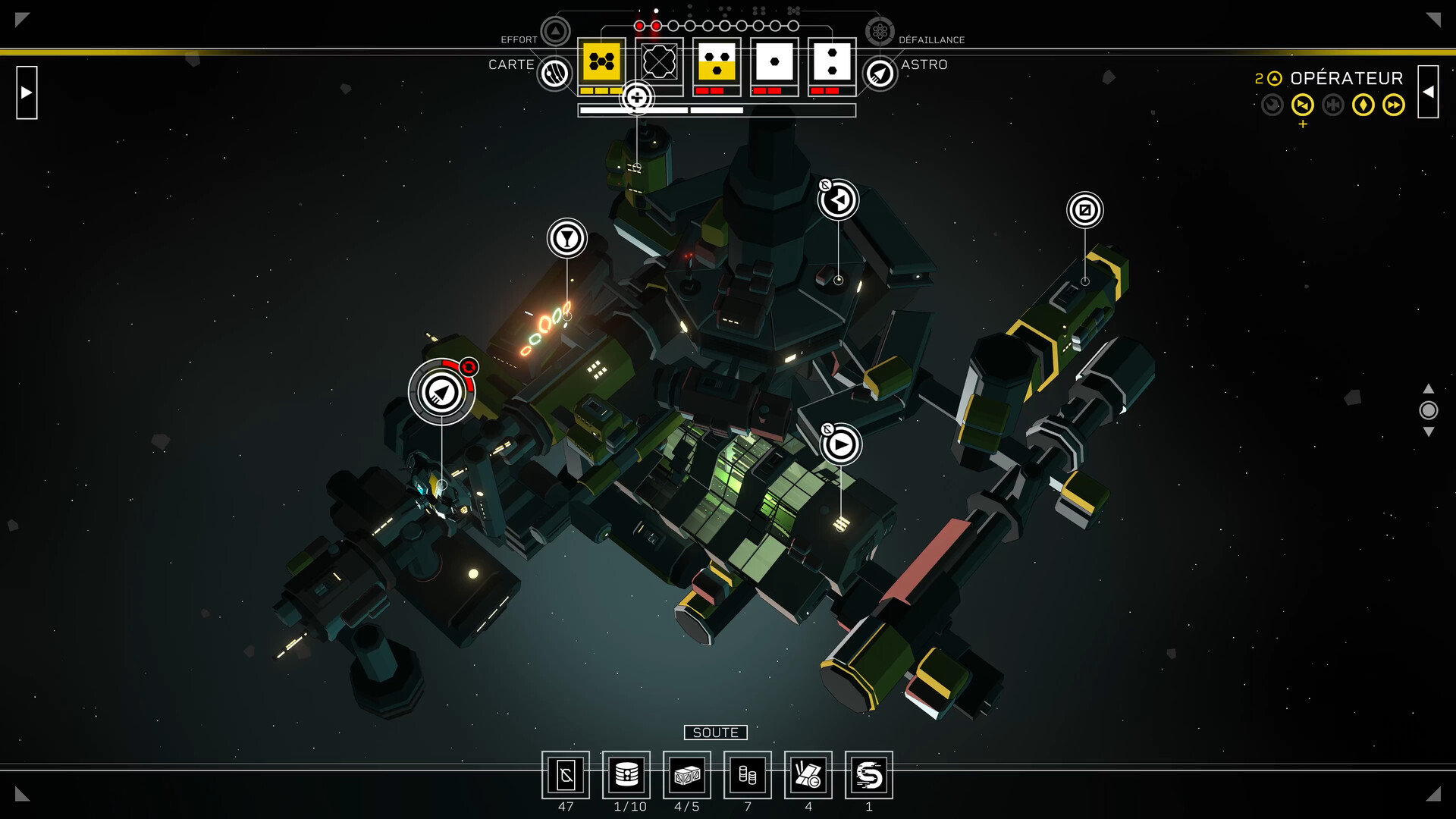Select the large ship marker with red alert
1456x819 pixels.
click(441, 392)
